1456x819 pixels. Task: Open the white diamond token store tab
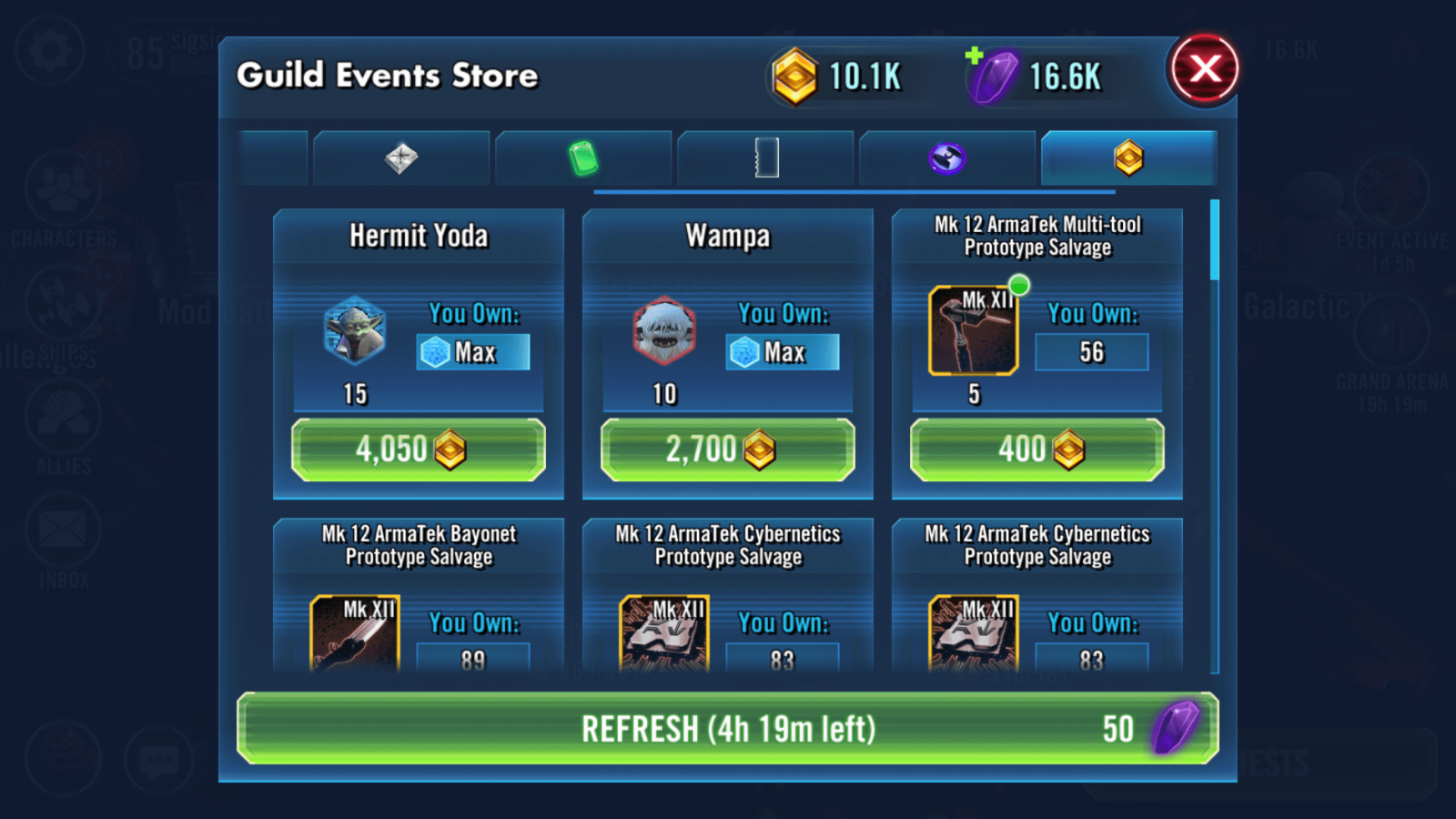tap(401, 158)
